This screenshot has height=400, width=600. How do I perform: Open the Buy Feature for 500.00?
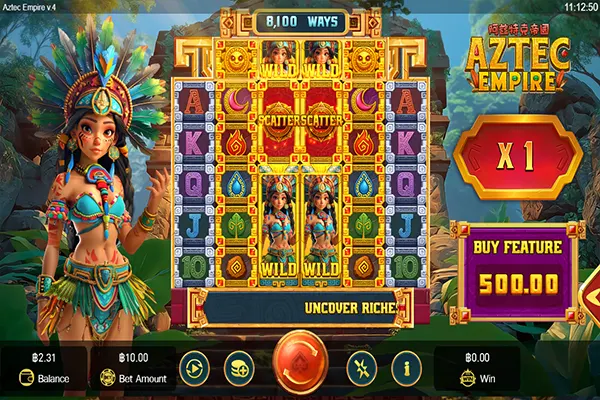[x=516, y=270]
